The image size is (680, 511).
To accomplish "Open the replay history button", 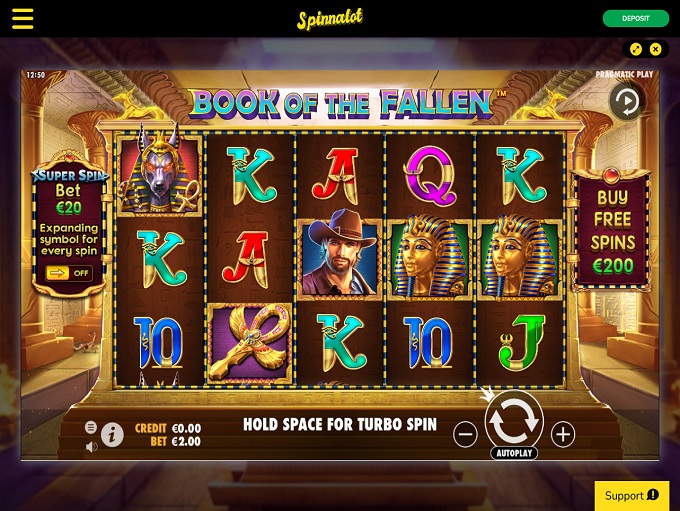I will [x=627, y=102].
